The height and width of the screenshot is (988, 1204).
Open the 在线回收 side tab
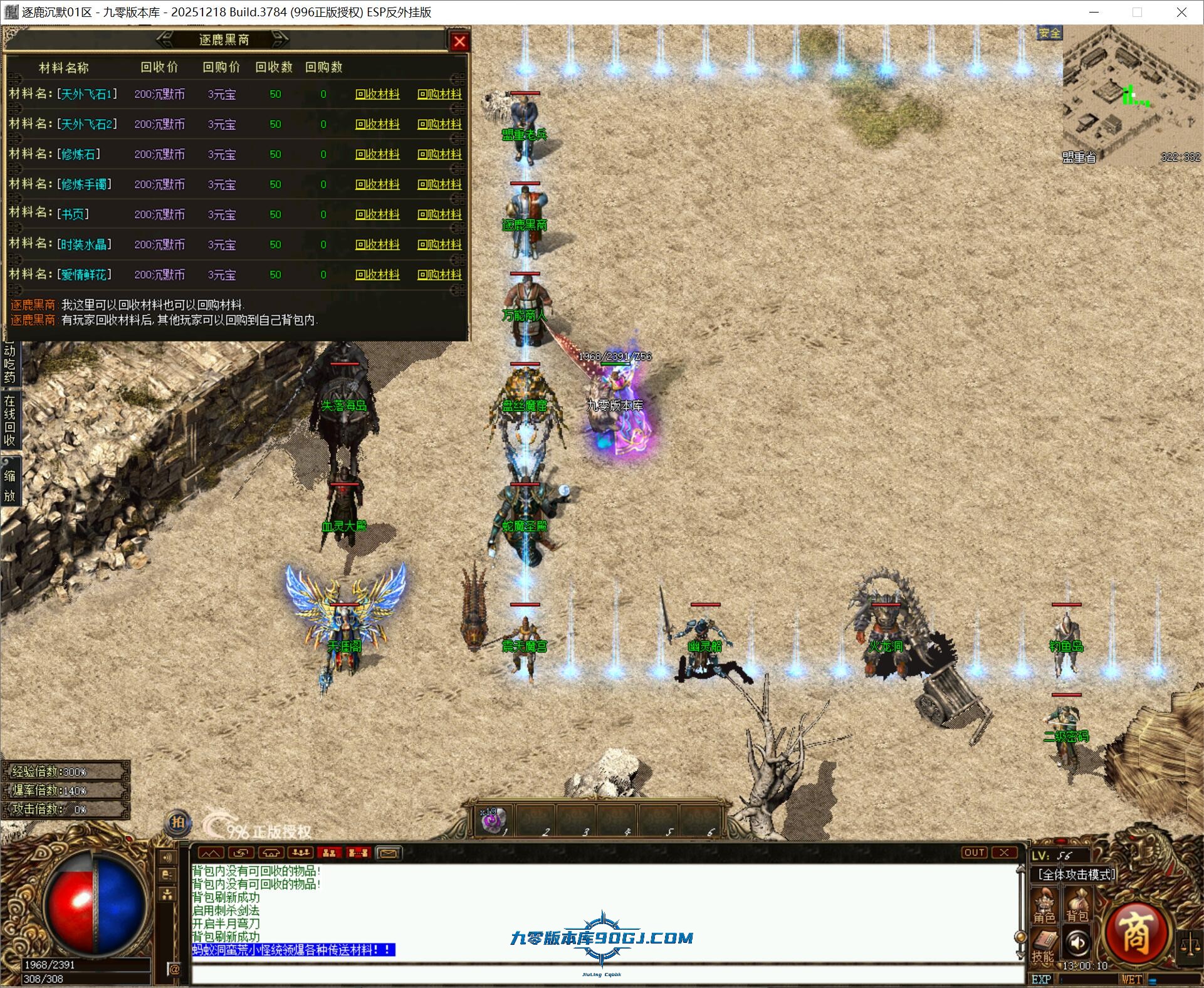coord(9,420)
